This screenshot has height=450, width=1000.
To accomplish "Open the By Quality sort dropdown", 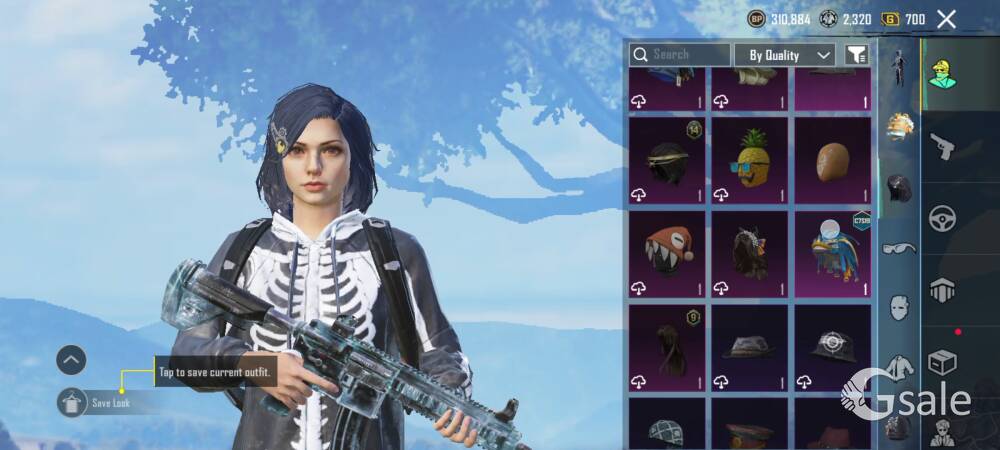I will tap(784, 55).
